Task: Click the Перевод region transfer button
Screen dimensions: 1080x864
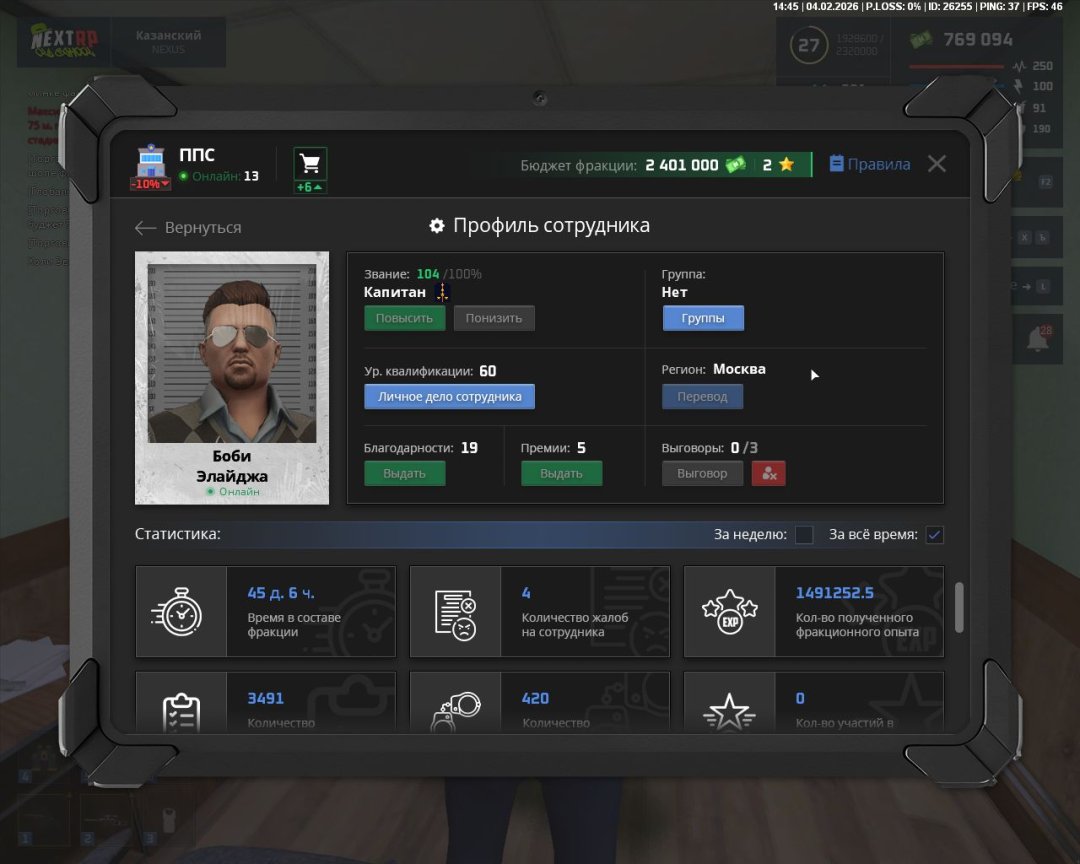Action: click(x=702, y=396)
